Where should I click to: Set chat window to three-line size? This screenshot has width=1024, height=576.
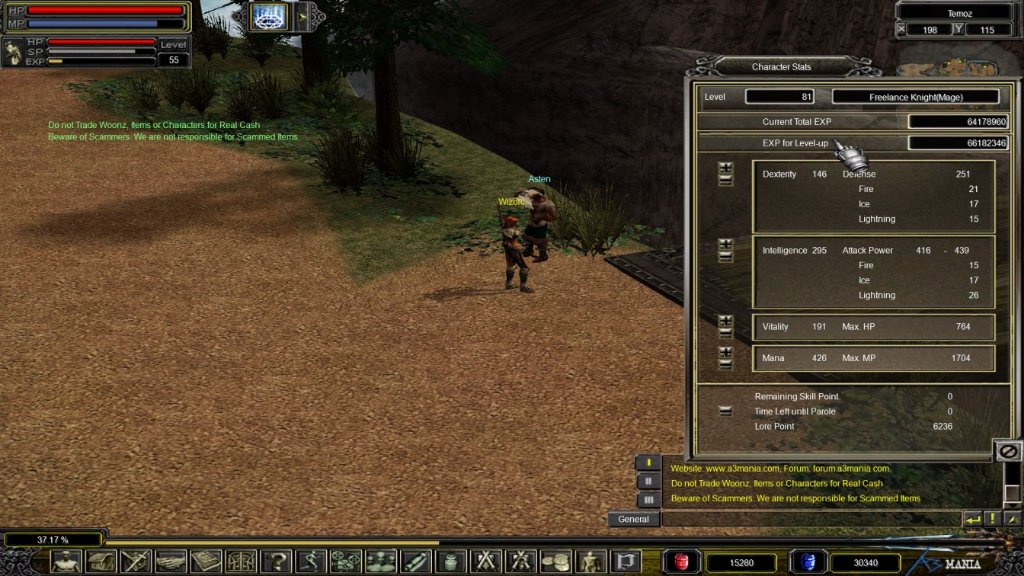(x=648, y=499)
